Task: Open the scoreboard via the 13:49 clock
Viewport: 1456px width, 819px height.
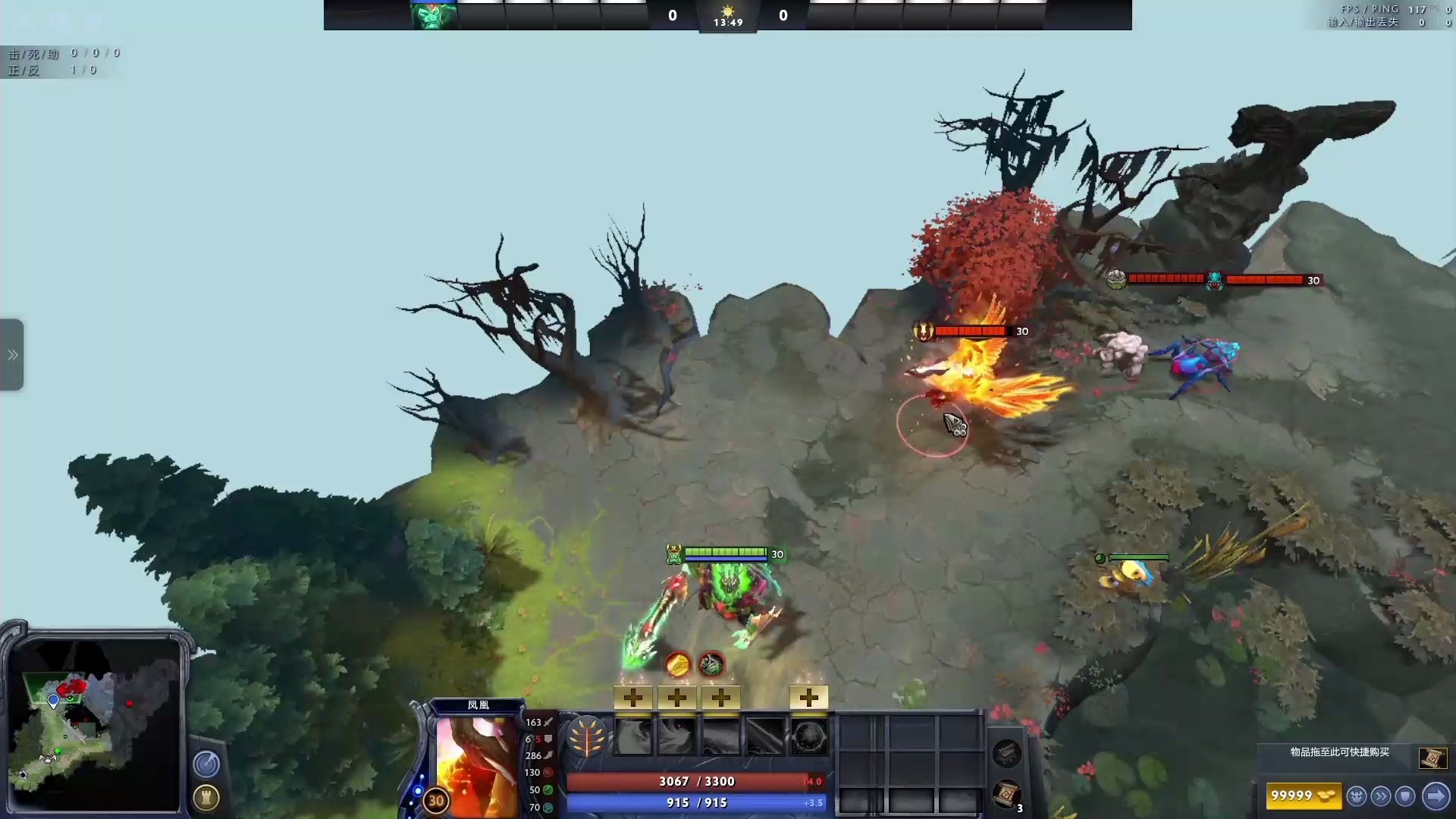Action: click(x=728, y=23)
